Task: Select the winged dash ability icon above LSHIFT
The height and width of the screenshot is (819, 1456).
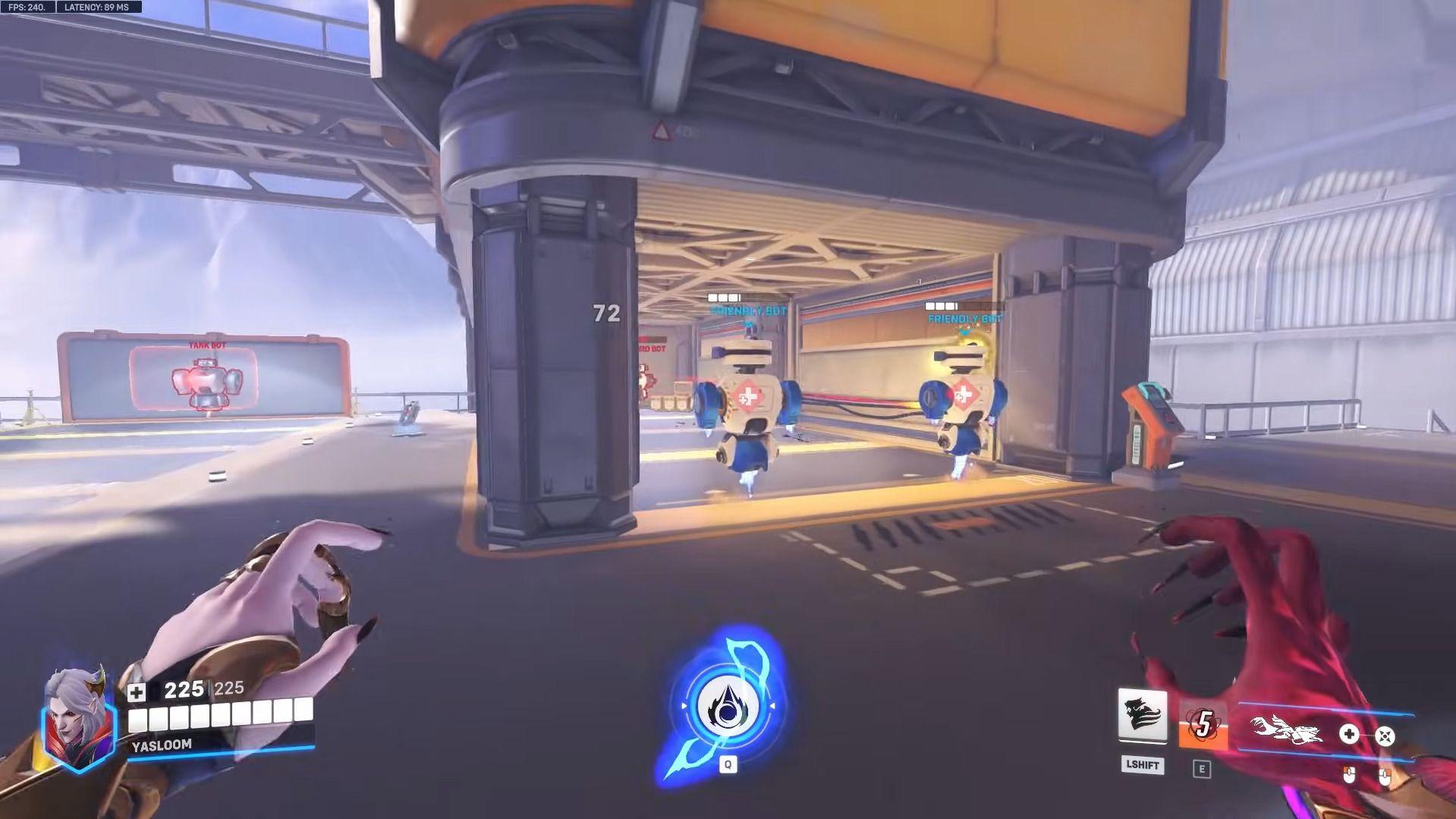Action: tap(1142, 713)
